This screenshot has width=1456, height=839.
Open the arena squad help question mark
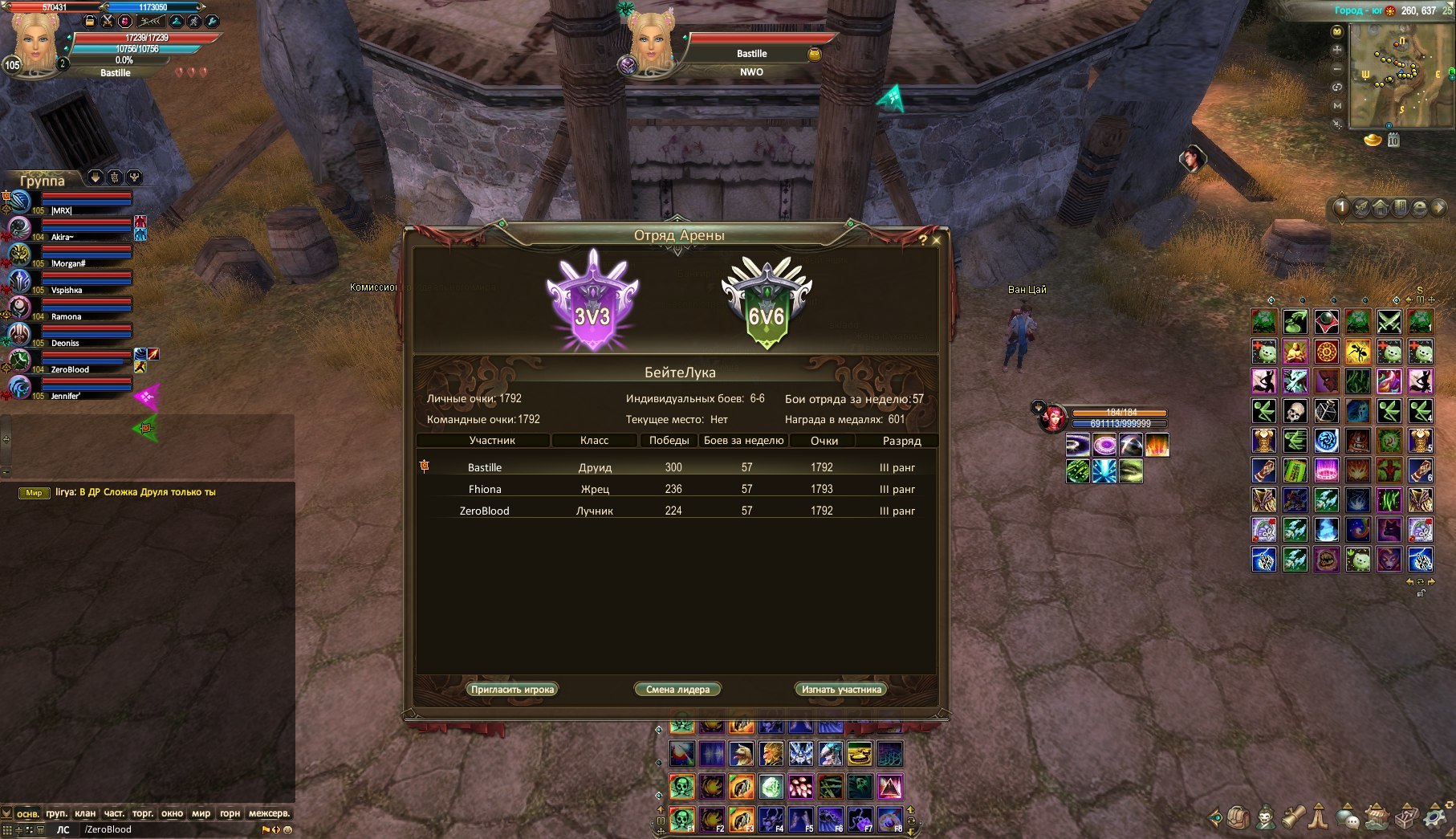(923, 239)
